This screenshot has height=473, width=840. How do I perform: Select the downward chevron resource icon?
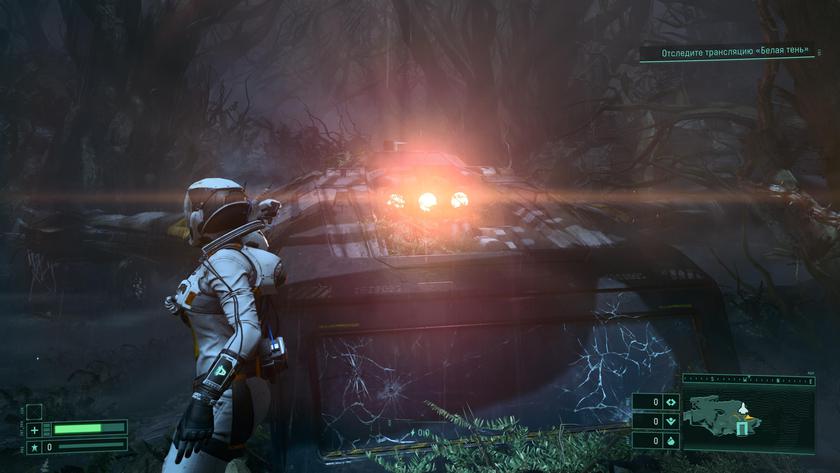pyautogui.click(x=670, y=421)
